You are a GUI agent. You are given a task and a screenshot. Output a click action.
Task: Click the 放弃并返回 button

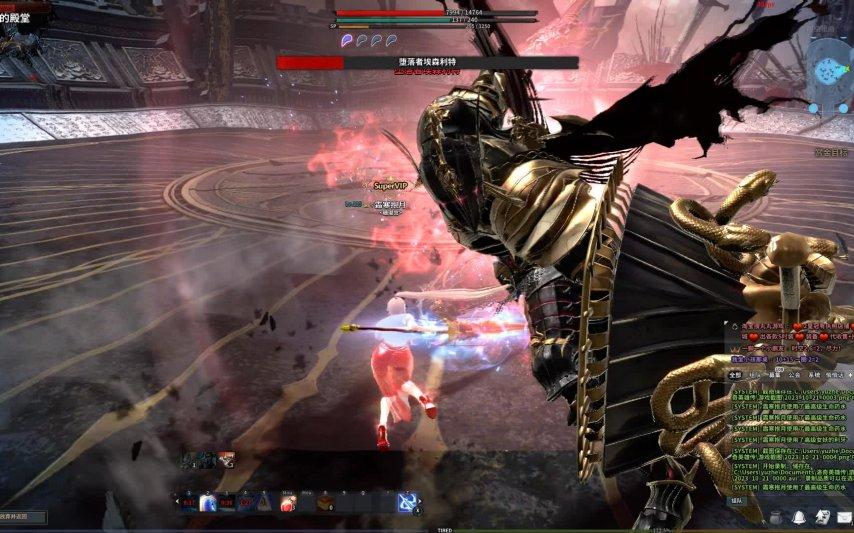click(x=22, y=516)
